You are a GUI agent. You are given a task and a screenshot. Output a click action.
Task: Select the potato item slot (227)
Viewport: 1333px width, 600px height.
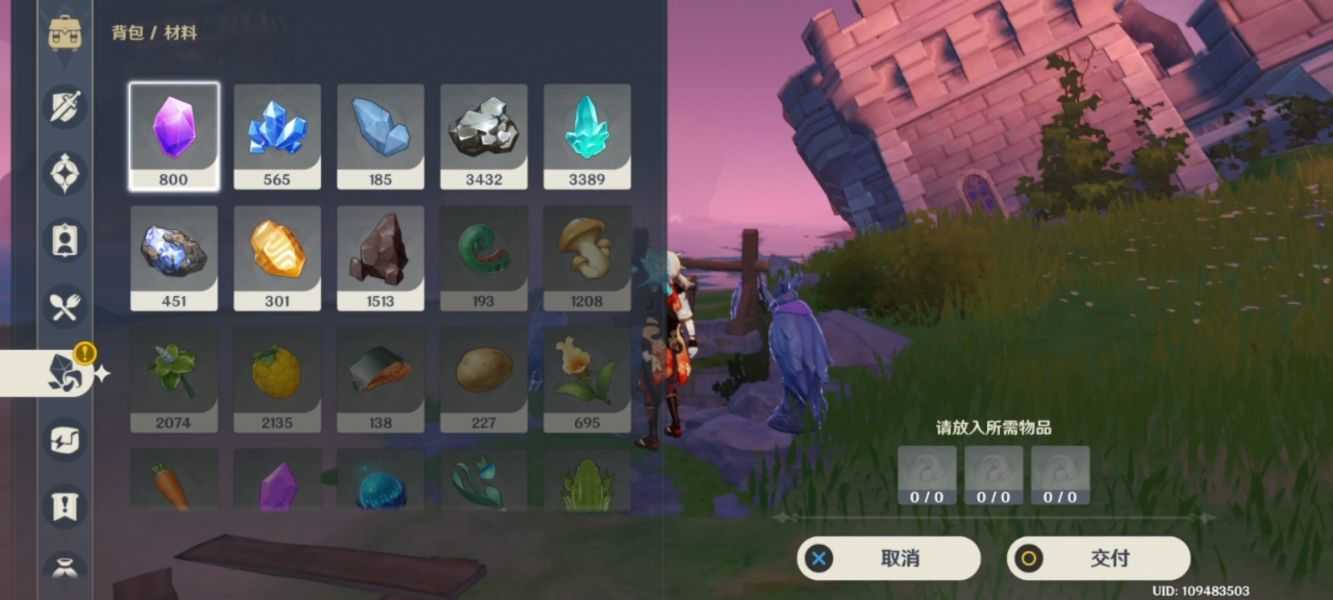click(x=484, y=380)
